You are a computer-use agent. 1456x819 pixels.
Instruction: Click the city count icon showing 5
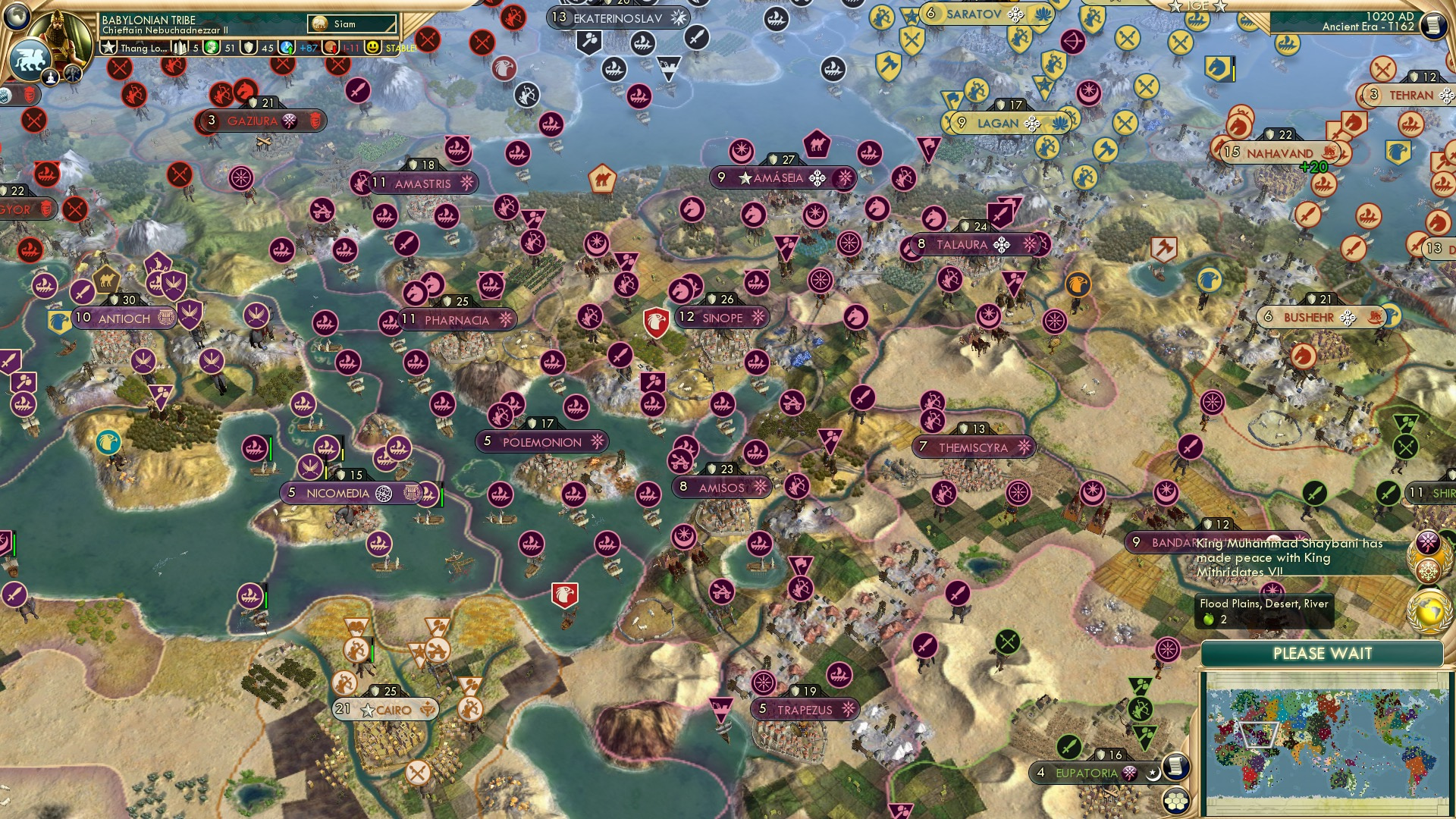[180, 46]
